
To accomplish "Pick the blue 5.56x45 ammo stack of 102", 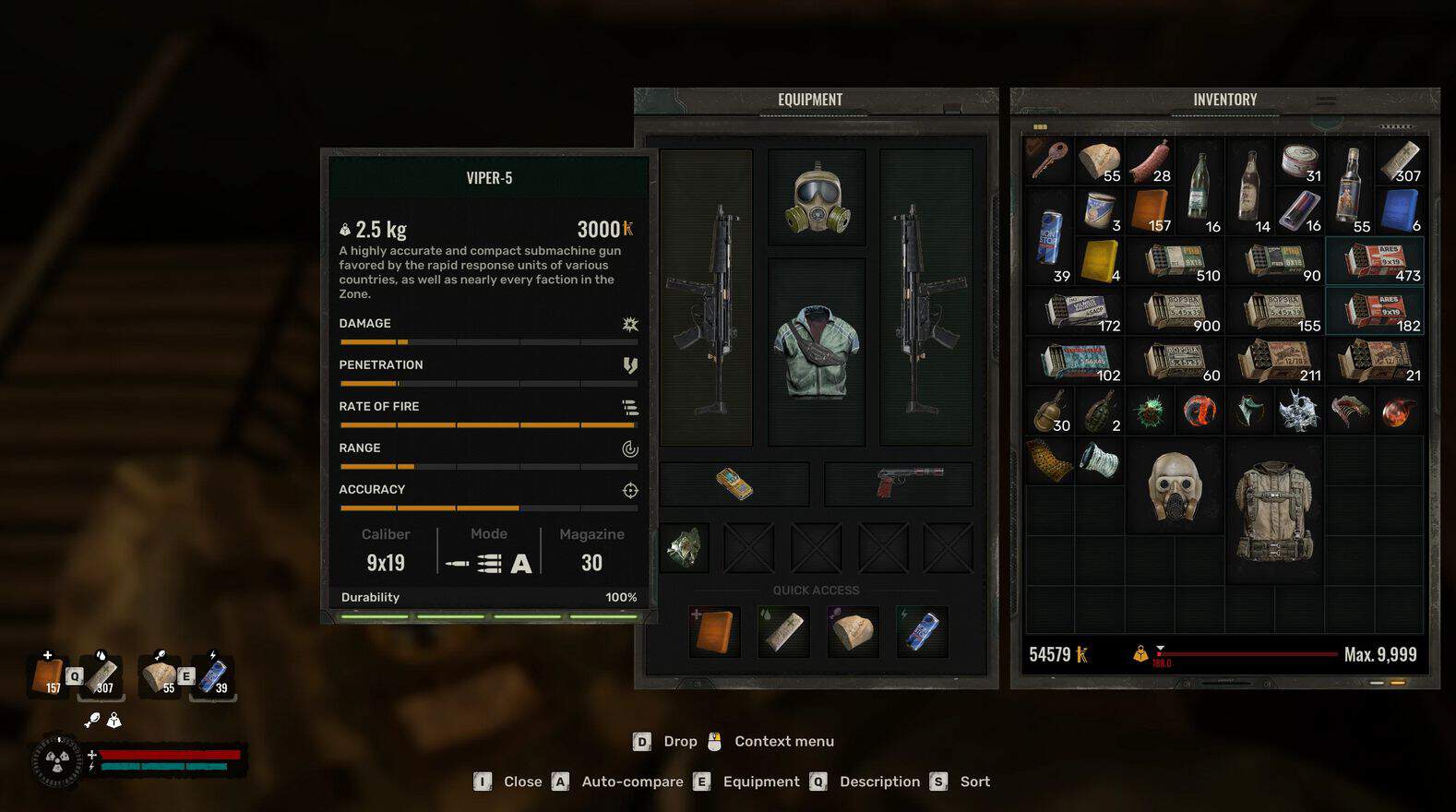I will 1074,361.
